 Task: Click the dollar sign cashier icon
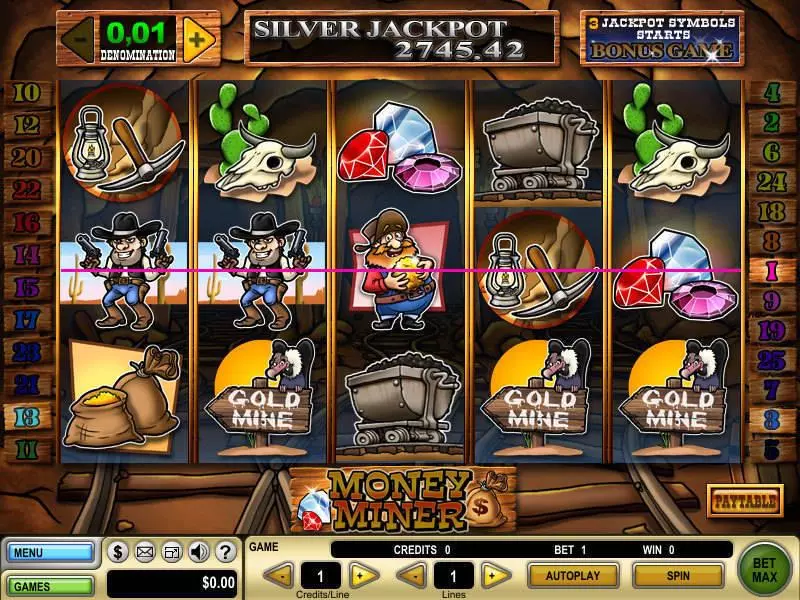click(x=118, y=551)
